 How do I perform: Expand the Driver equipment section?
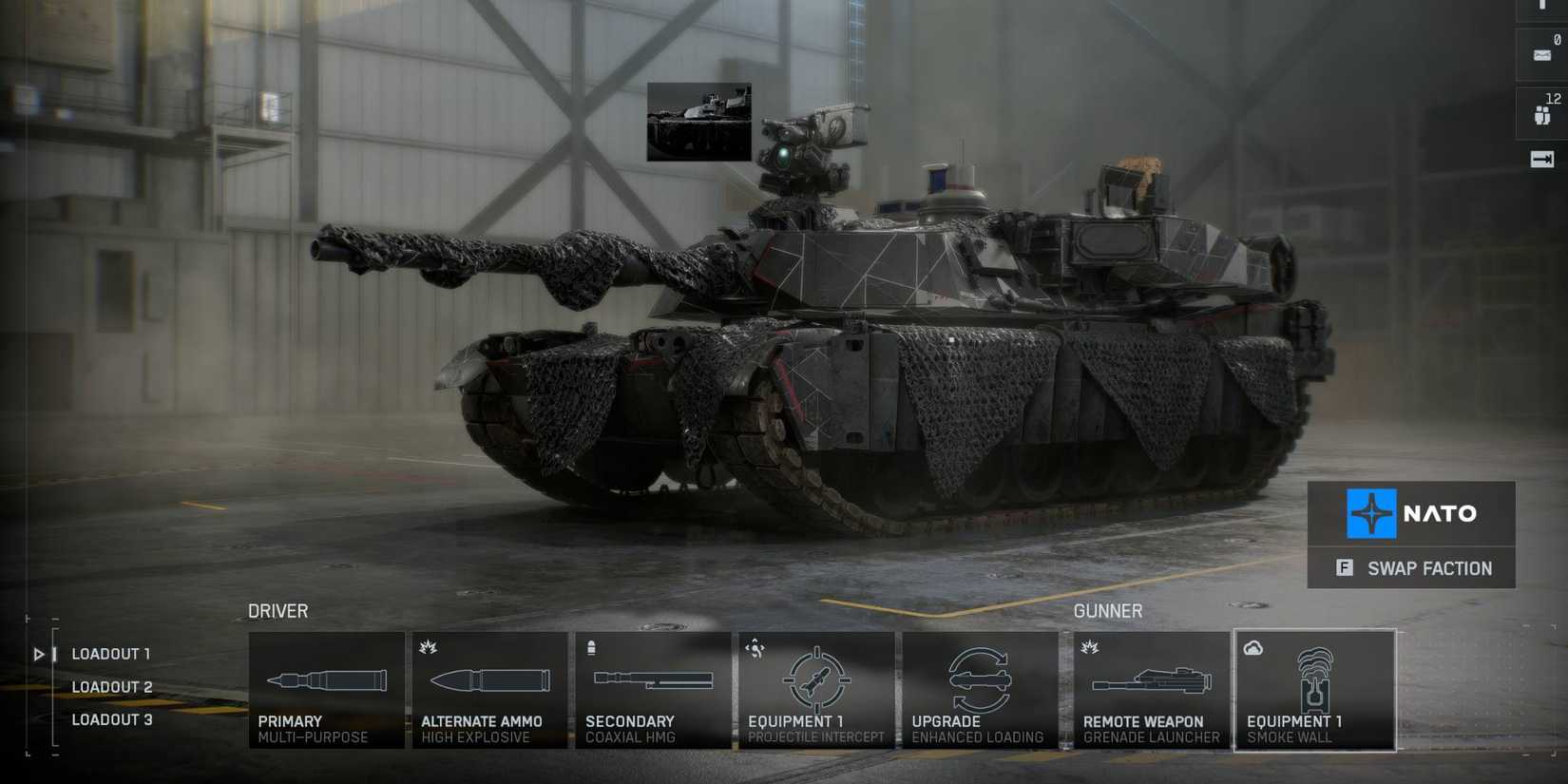tap(277, 611)
